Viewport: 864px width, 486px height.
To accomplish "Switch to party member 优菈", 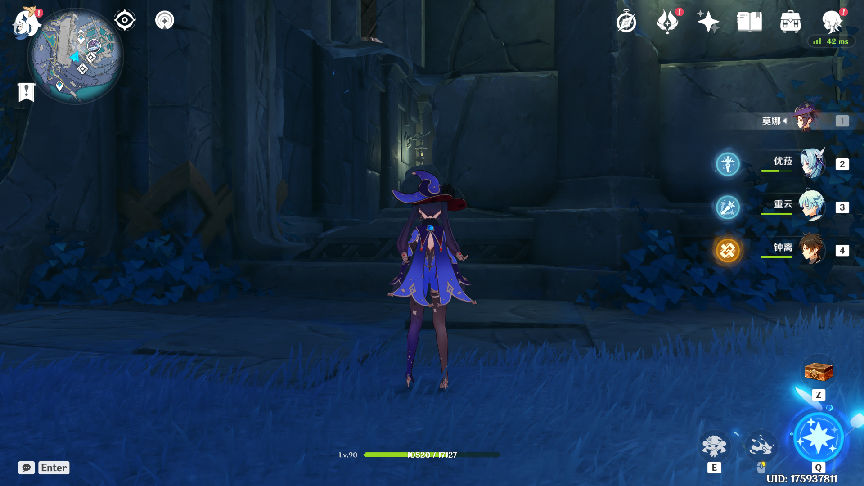I will [811, 164].
